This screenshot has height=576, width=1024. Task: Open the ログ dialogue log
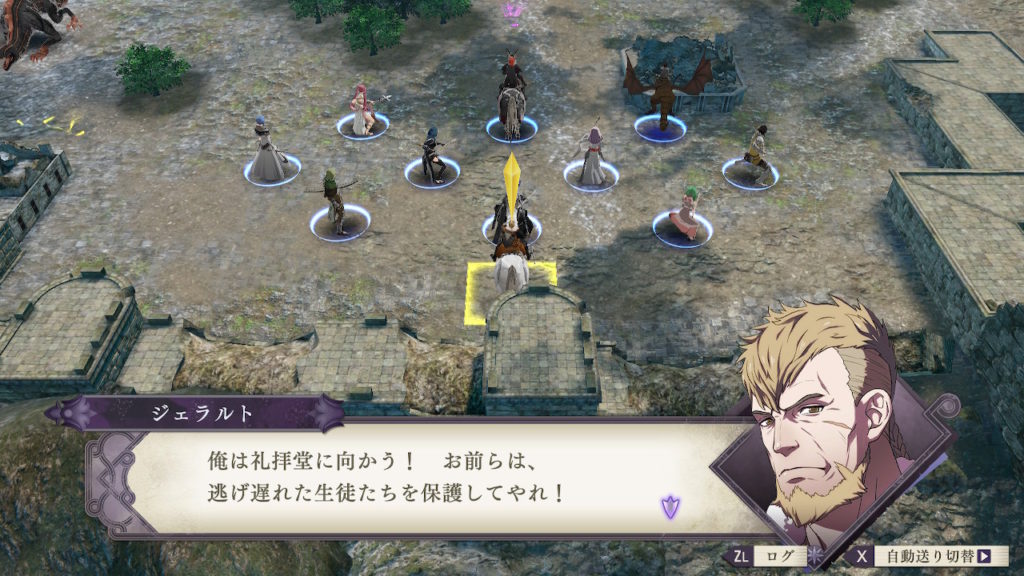coord(767,556)
